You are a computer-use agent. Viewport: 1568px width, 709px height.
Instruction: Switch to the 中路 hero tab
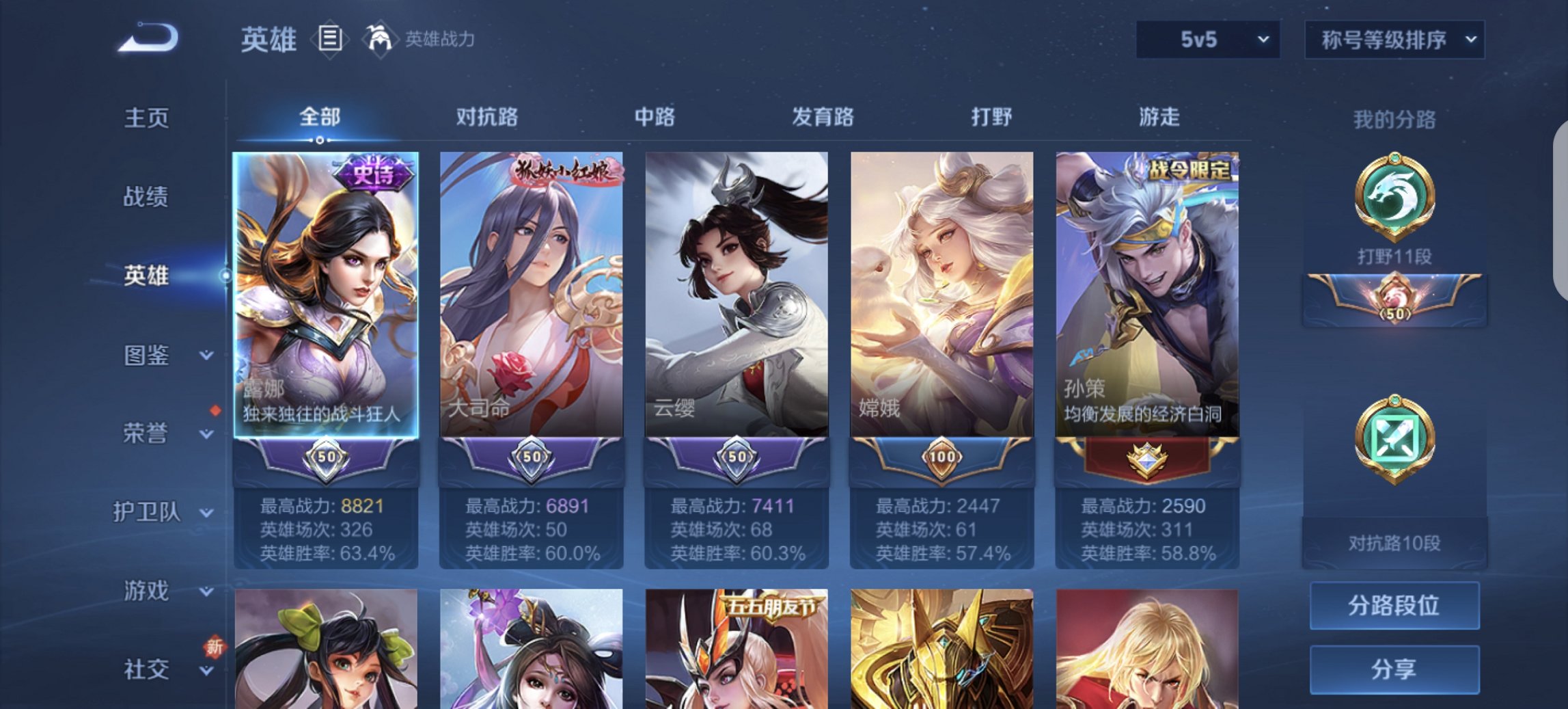(x=656, y=117)
